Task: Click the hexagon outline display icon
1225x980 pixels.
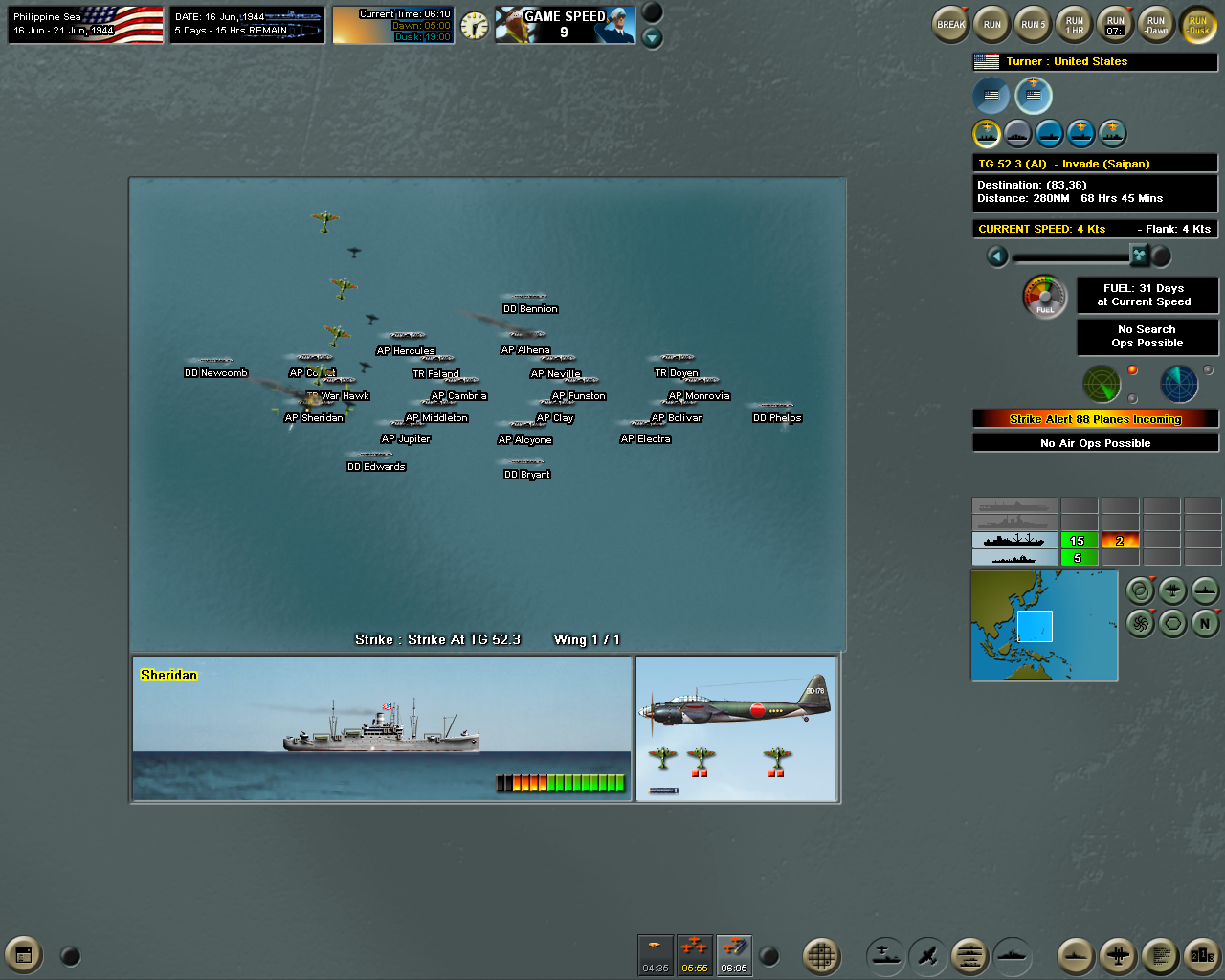Action: [x=1172, y=623]
